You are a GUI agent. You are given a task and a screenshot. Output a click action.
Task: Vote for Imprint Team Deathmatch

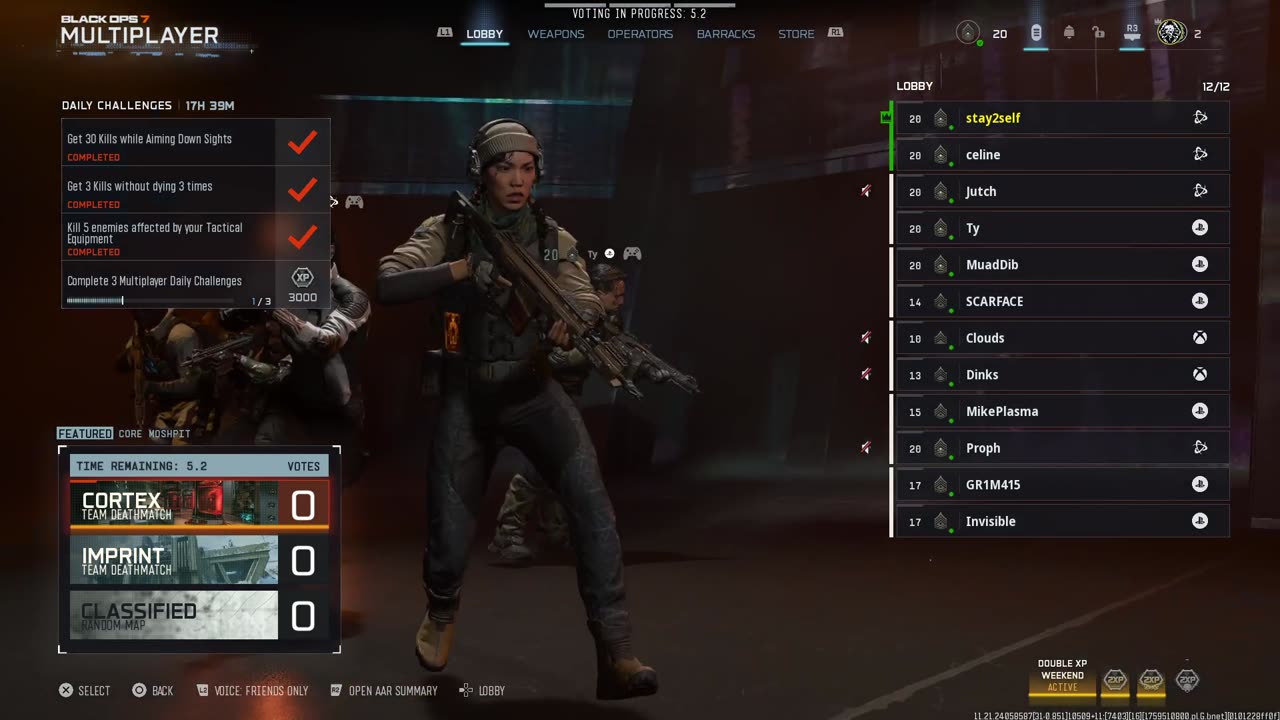(199, 560)
